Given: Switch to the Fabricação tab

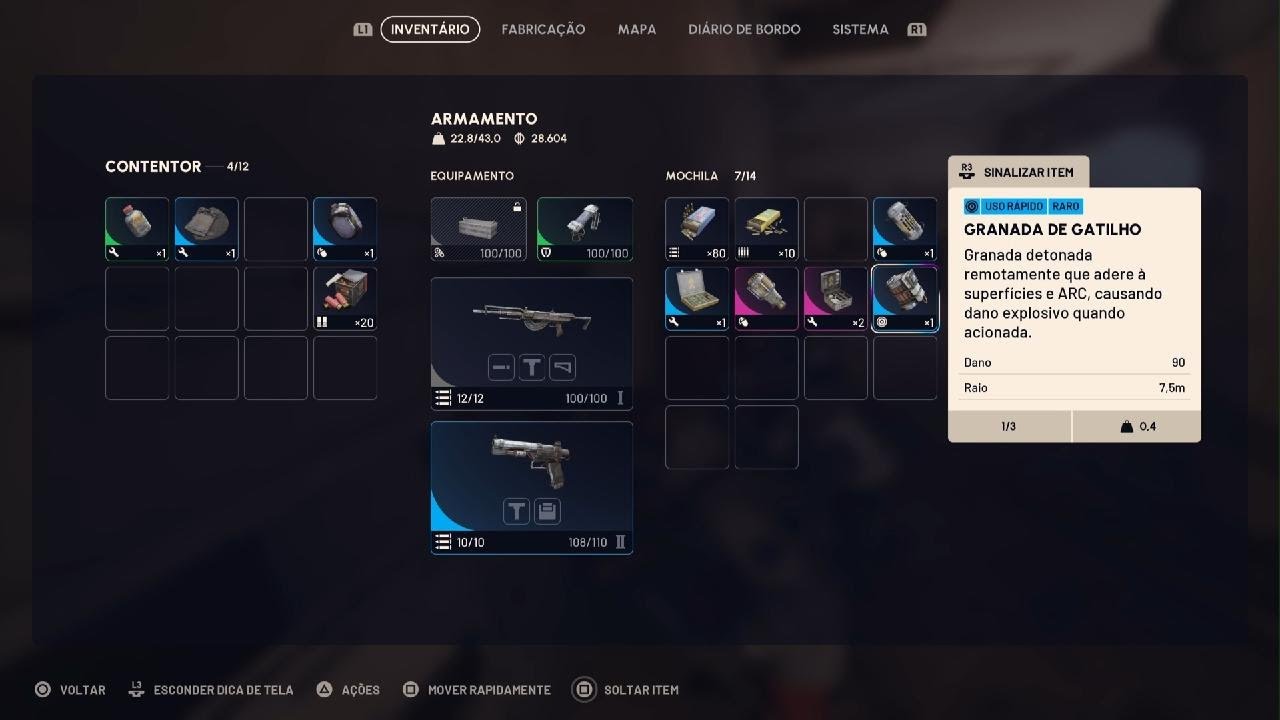Looking at the screenshot, I should point(543,30).
